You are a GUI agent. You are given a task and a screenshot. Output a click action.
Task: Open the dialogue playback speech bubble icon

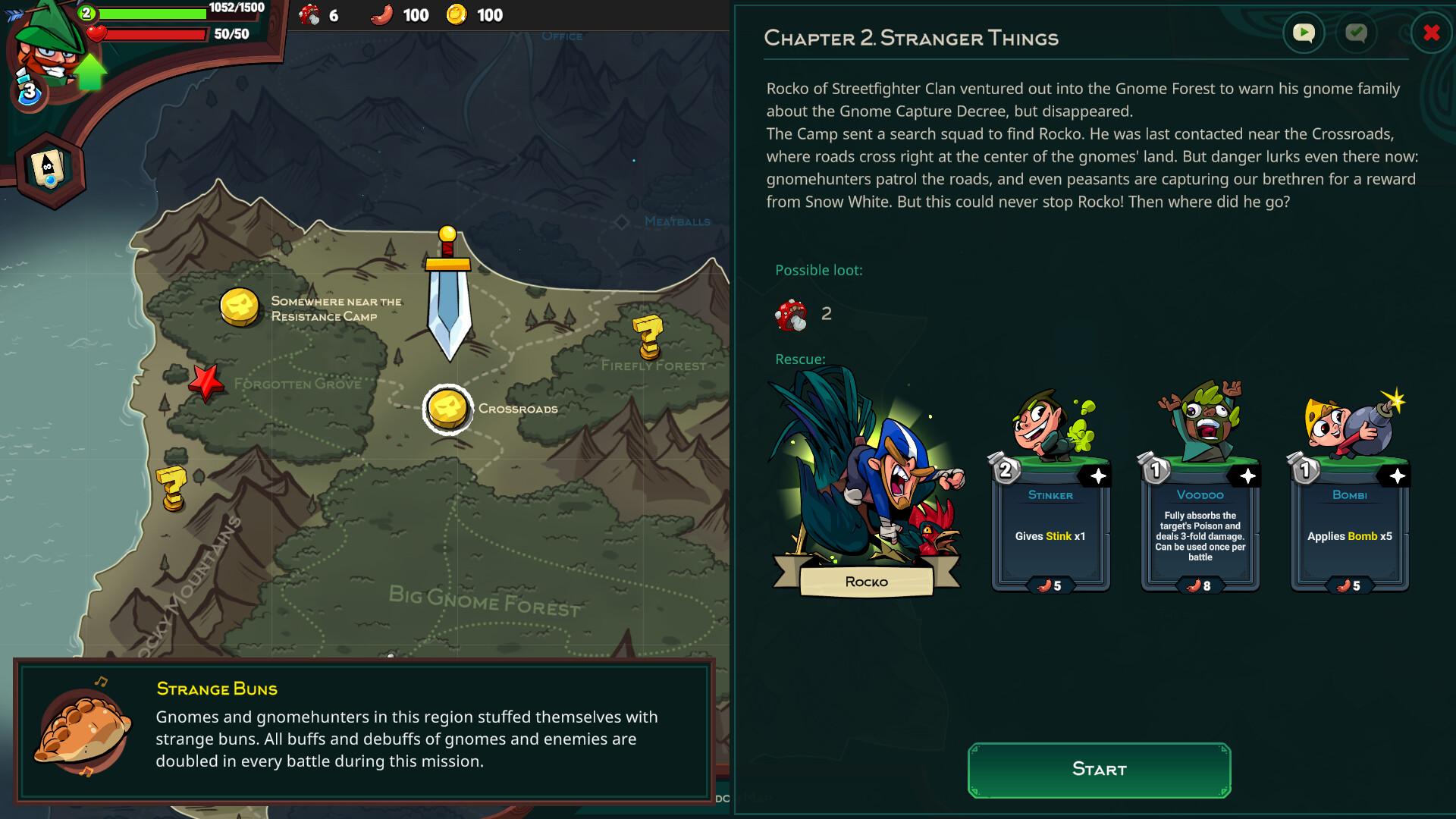coord(1304,33)
